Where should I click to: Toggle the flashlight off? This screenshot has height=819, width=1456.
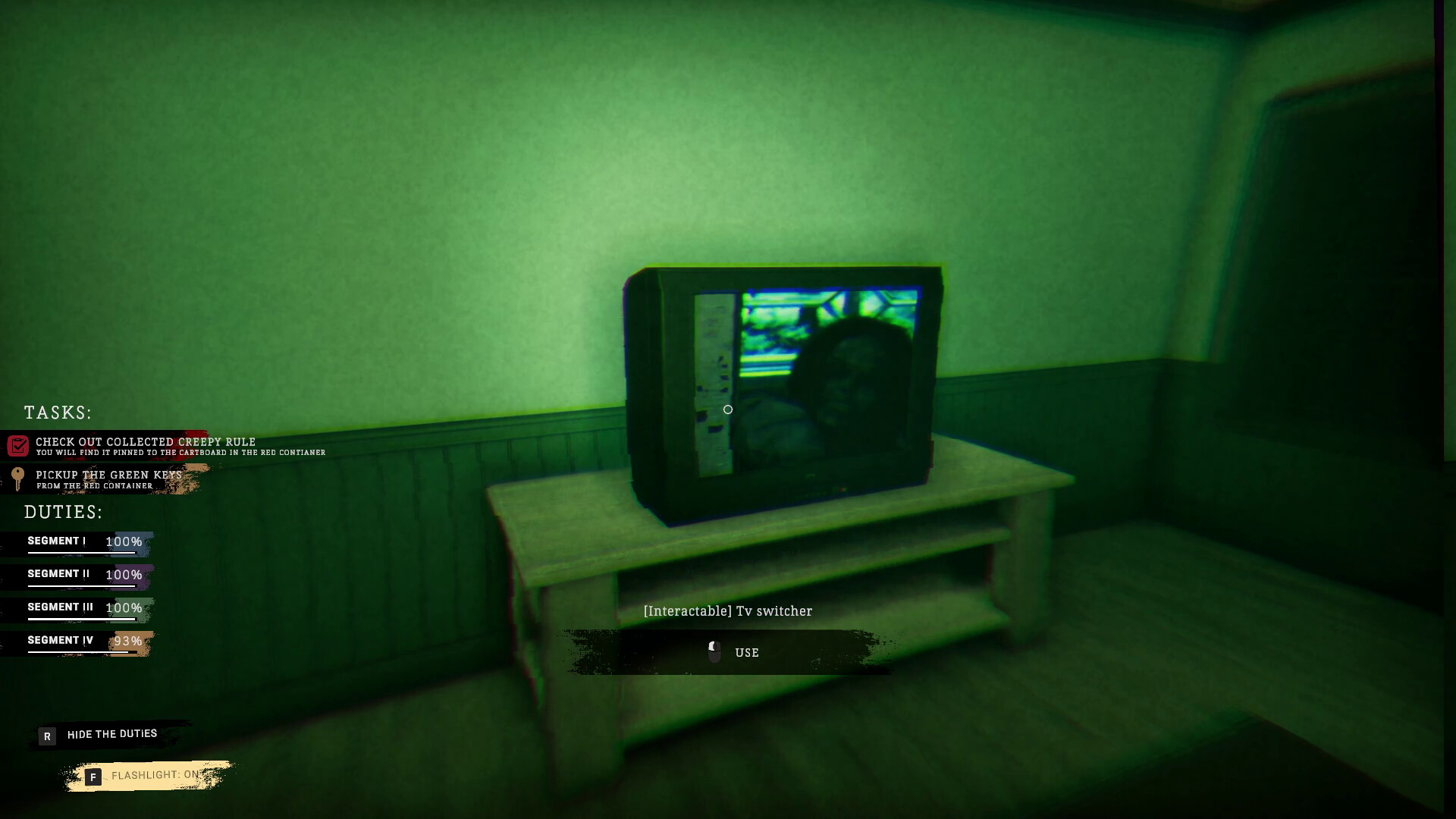(x=155, y=774)
